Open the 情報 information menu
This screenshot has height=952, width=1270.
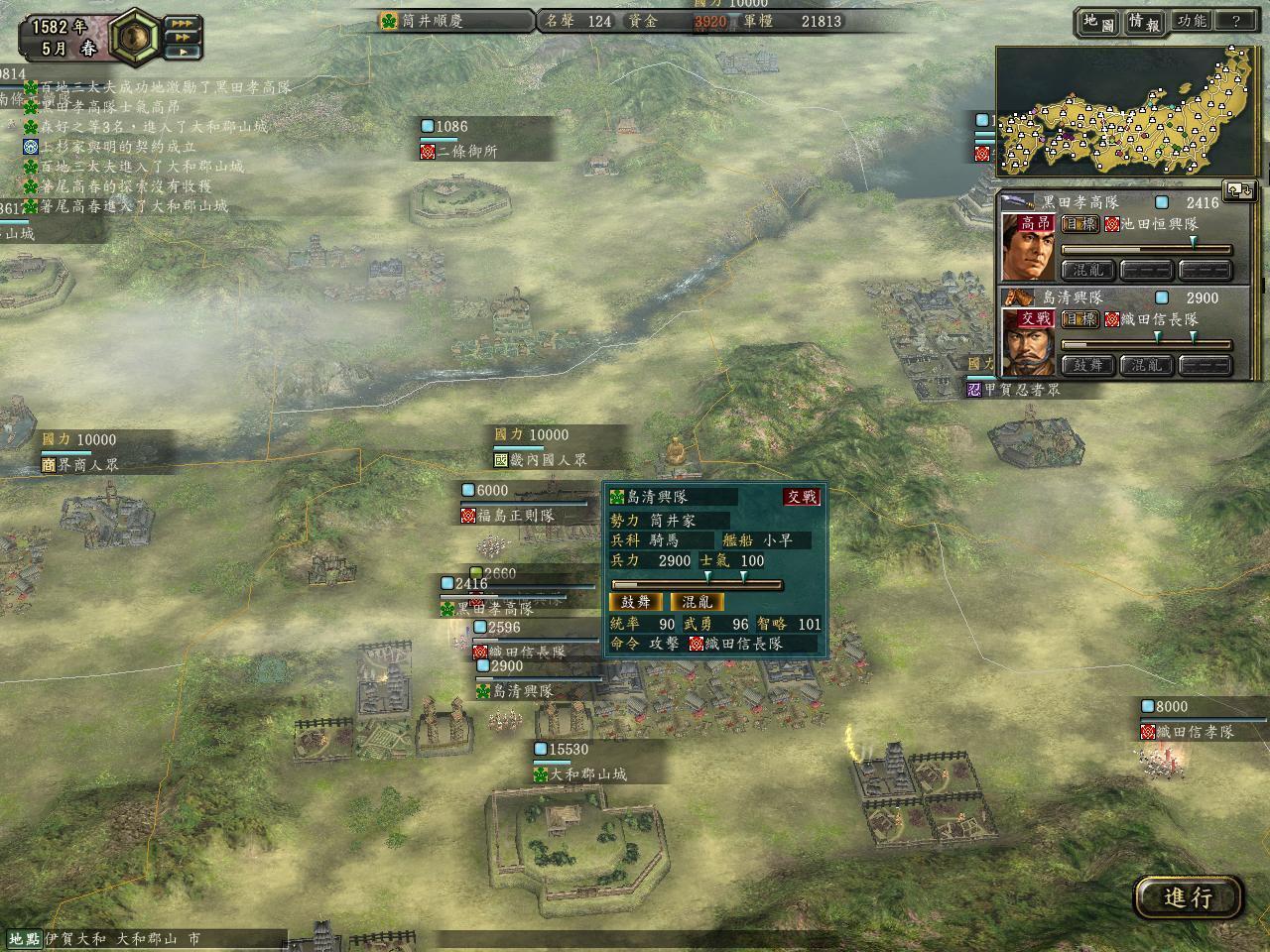1144,22
